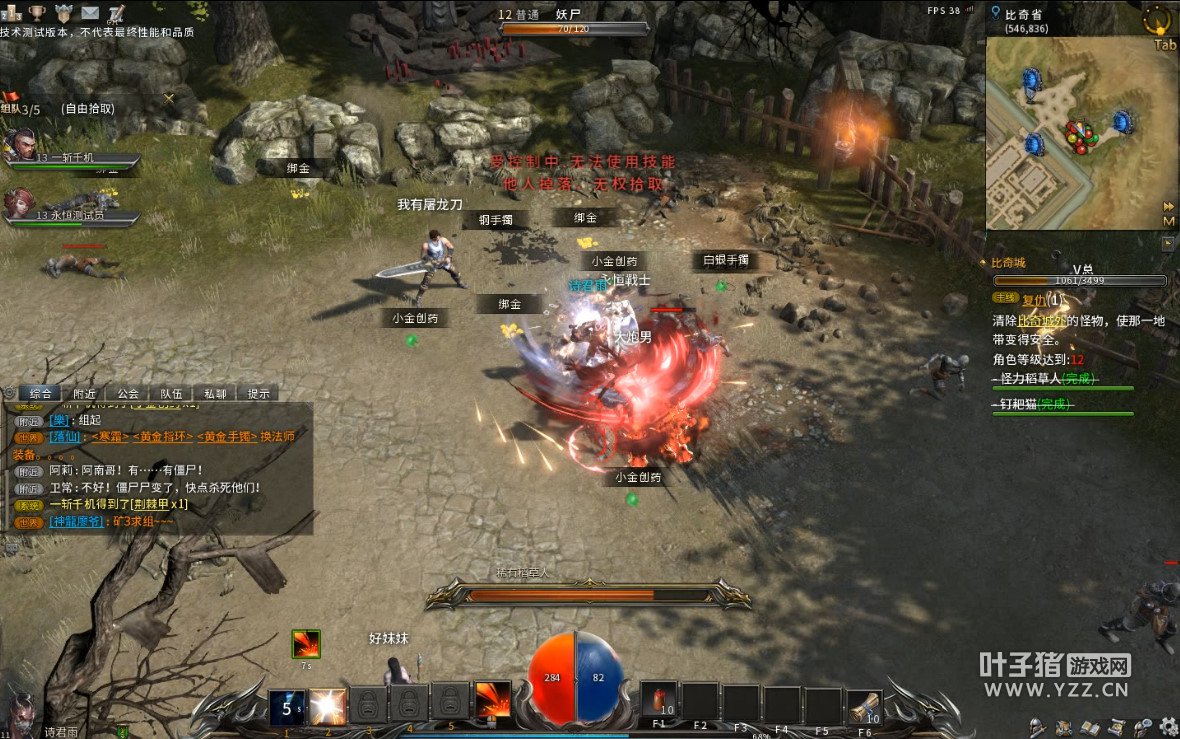The image size is (1180, 739).
Task: Switch to the 队伍 chat tab
Action: coord(171,394)
